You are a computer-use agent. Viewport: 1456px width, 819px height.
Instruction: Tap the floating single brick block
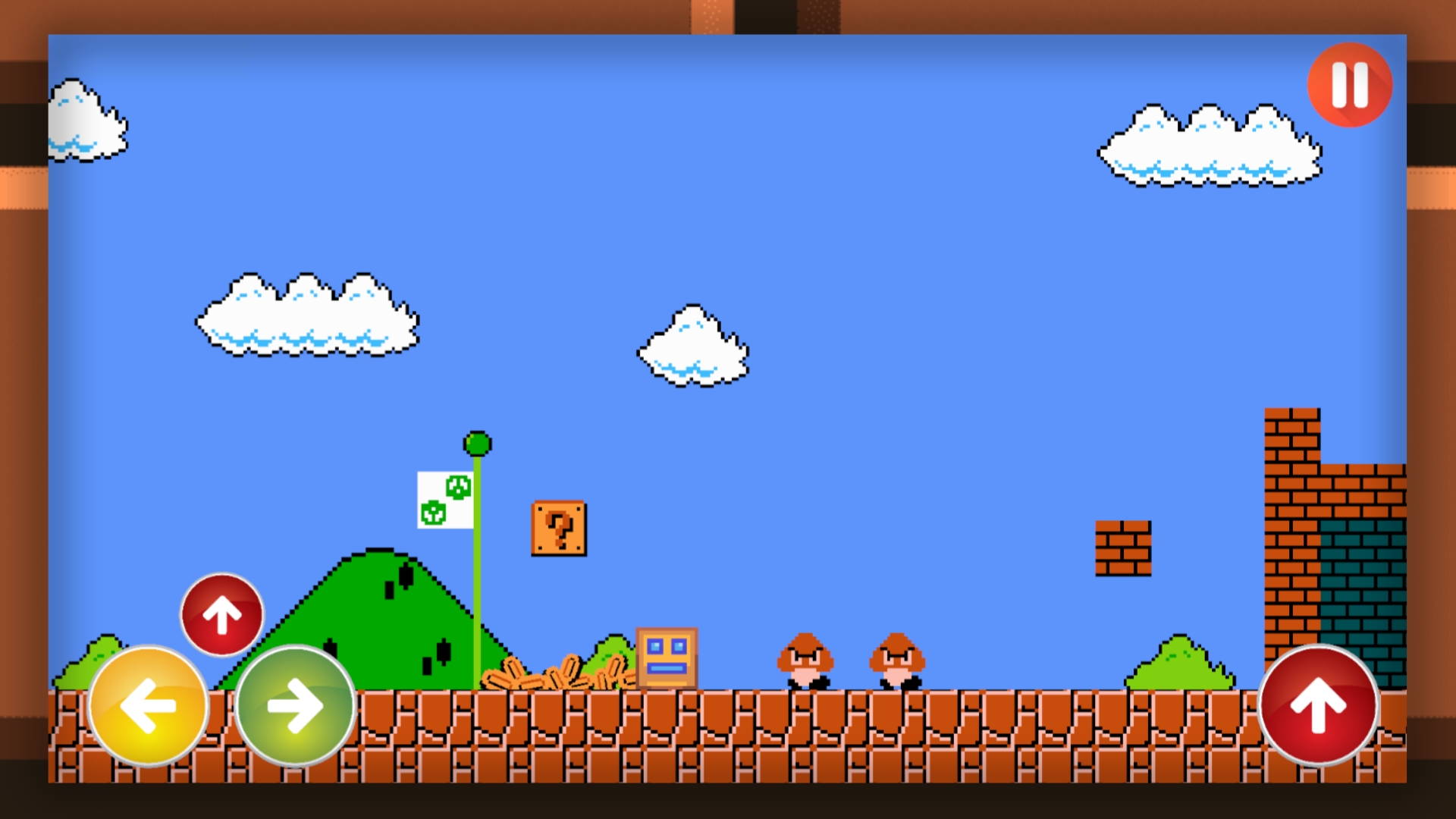(x=1122, y=546)
